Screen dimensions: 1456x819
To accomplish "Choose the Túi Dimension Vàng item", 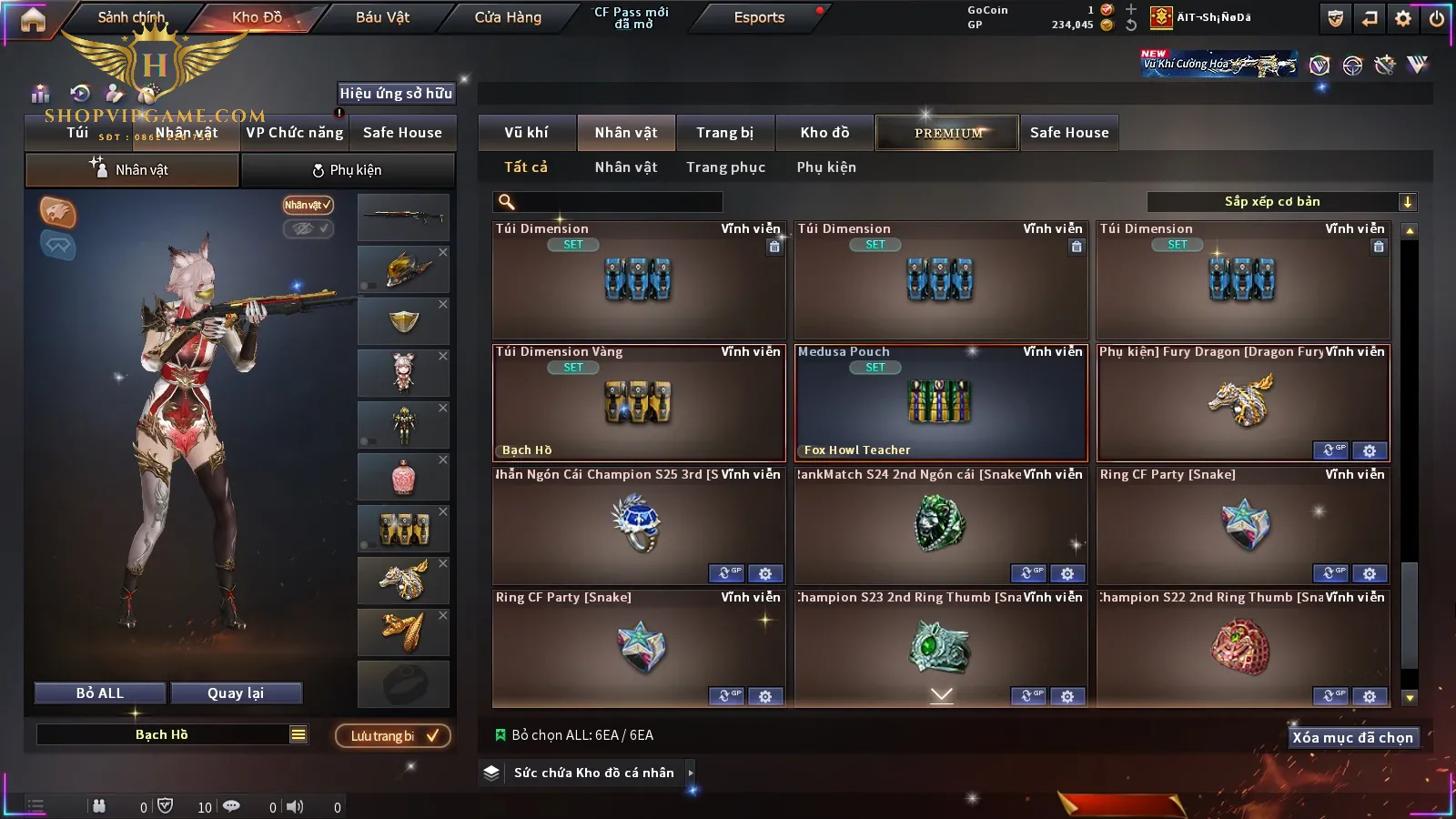I will [638, 403].
